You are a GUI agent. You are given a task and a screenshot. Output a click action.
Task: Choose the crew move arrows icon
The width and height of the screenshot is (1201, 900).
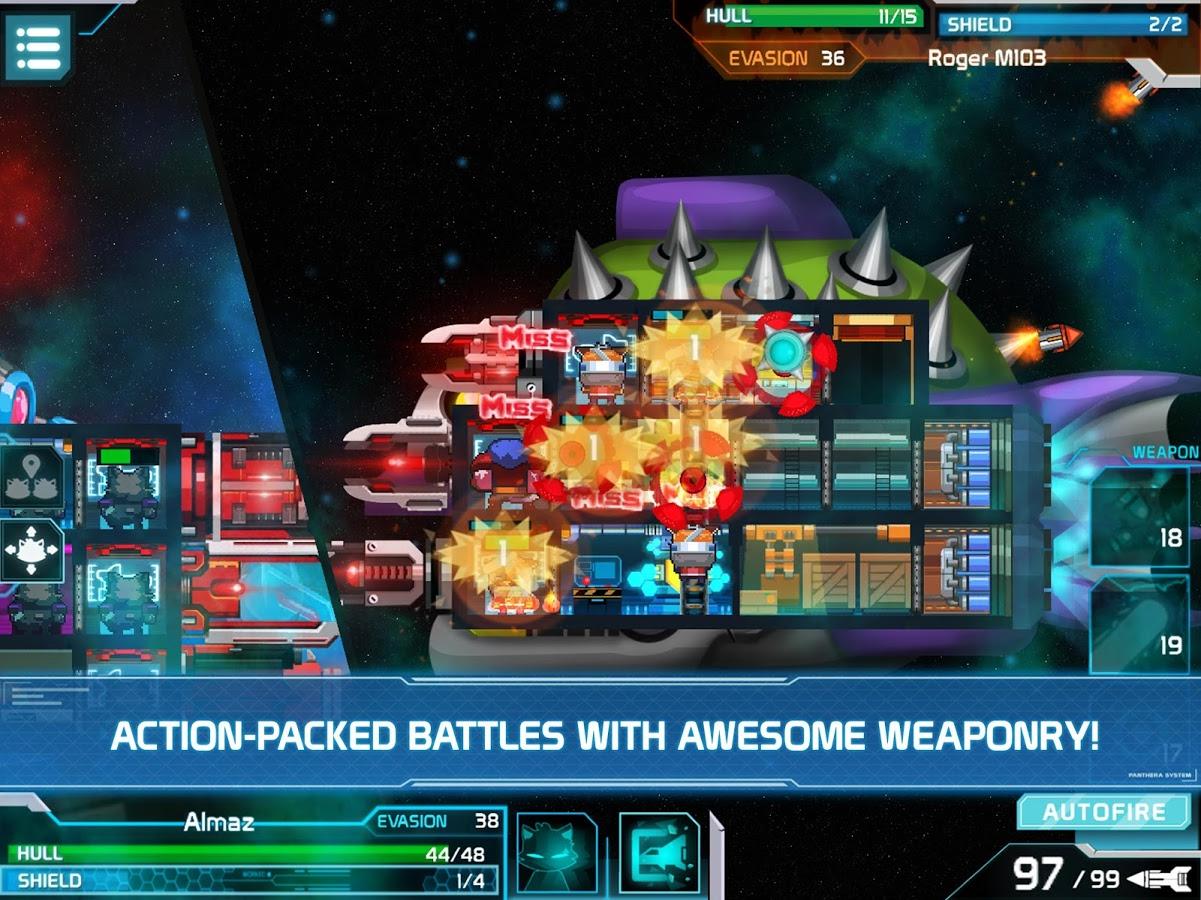[x=32, y=551]
